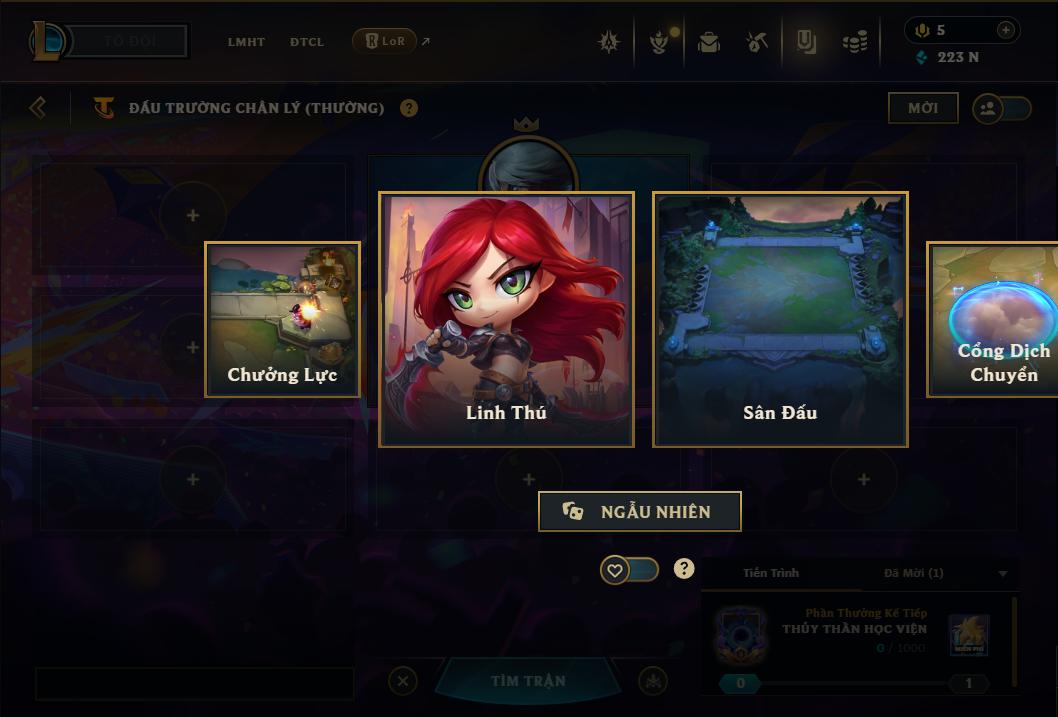This screenshot has height=717, width=1058.
Task: Cancel the lobby with the X button
Action: (403, 682)
